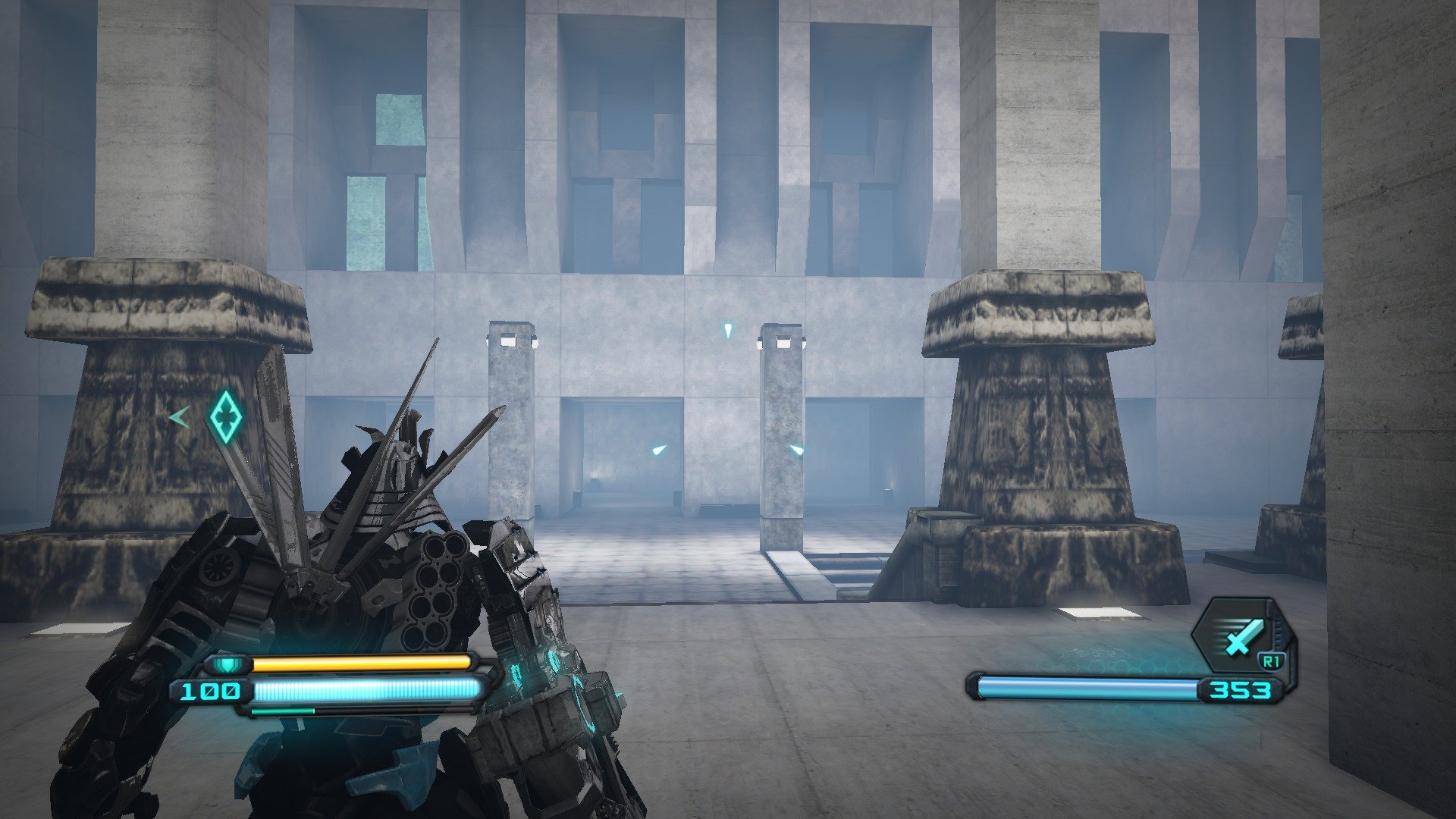1456x819 pixels.
Task: Select the downward cyan waypoint indicator above the doorway
Action: tap(727, 328)
